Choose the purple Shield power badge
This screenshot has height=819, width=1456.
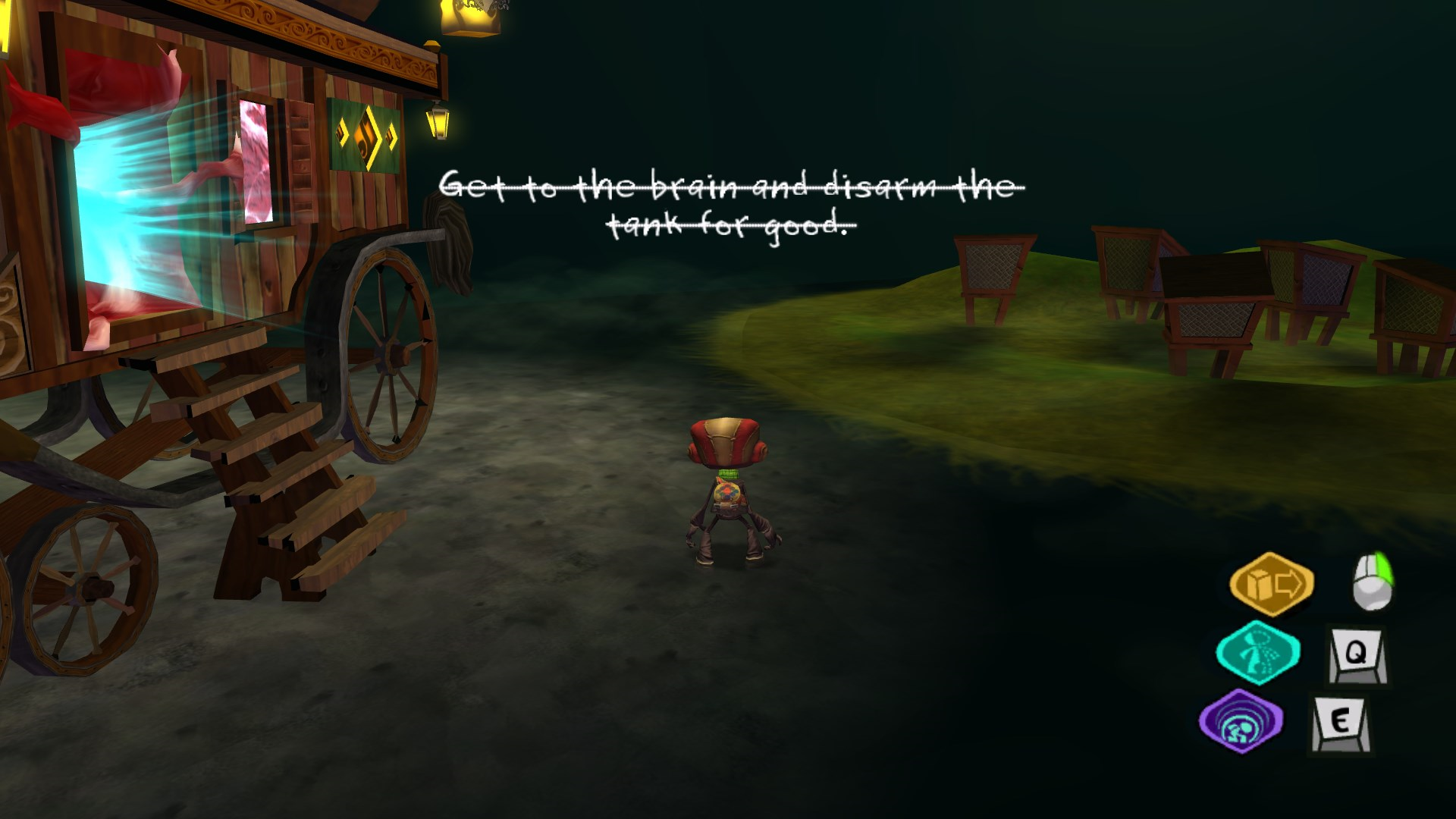[x=1241, y=721]
